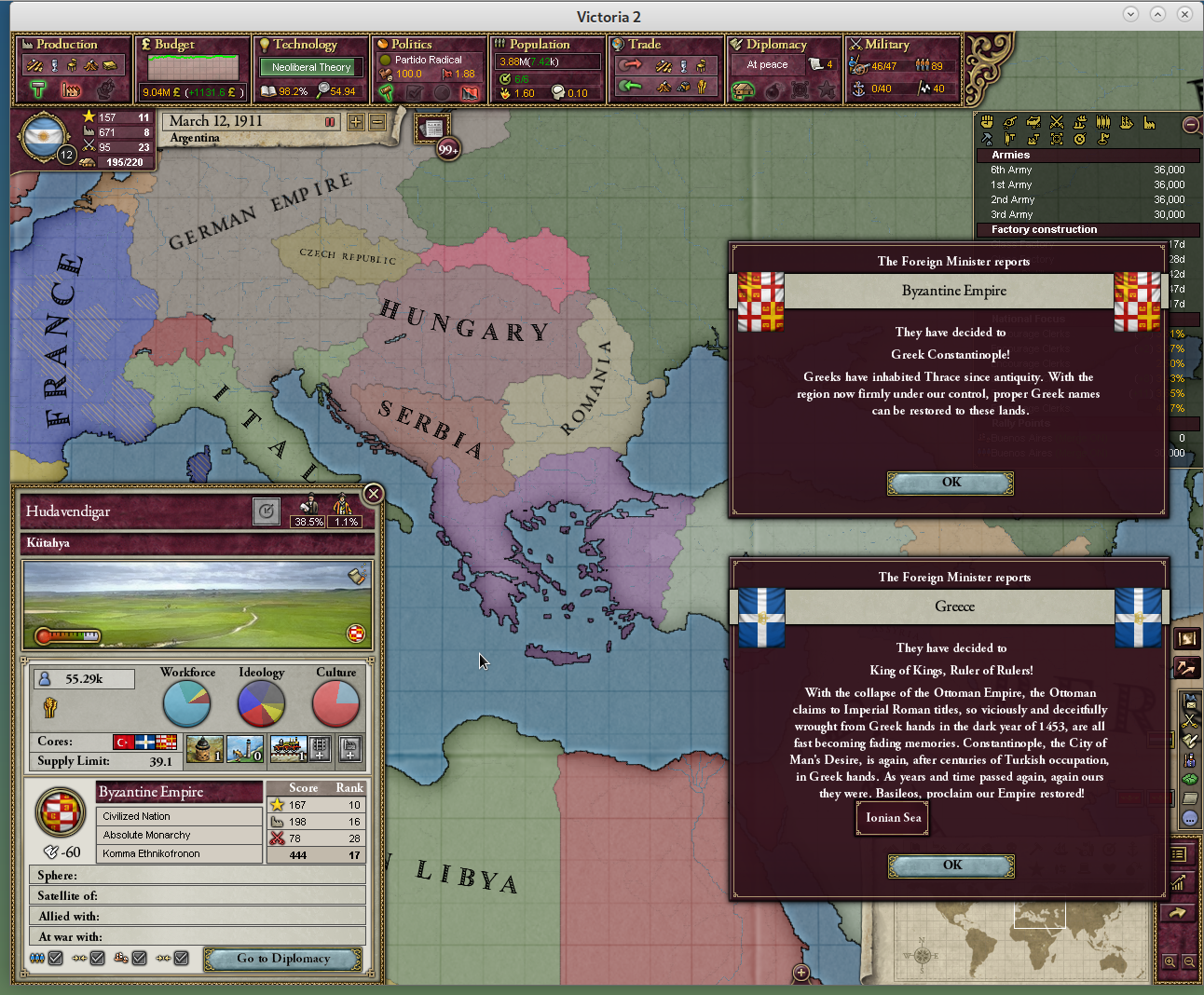Dismiss the Greece report with OK
The image size is (1204, 995).
tap(951, 866)
